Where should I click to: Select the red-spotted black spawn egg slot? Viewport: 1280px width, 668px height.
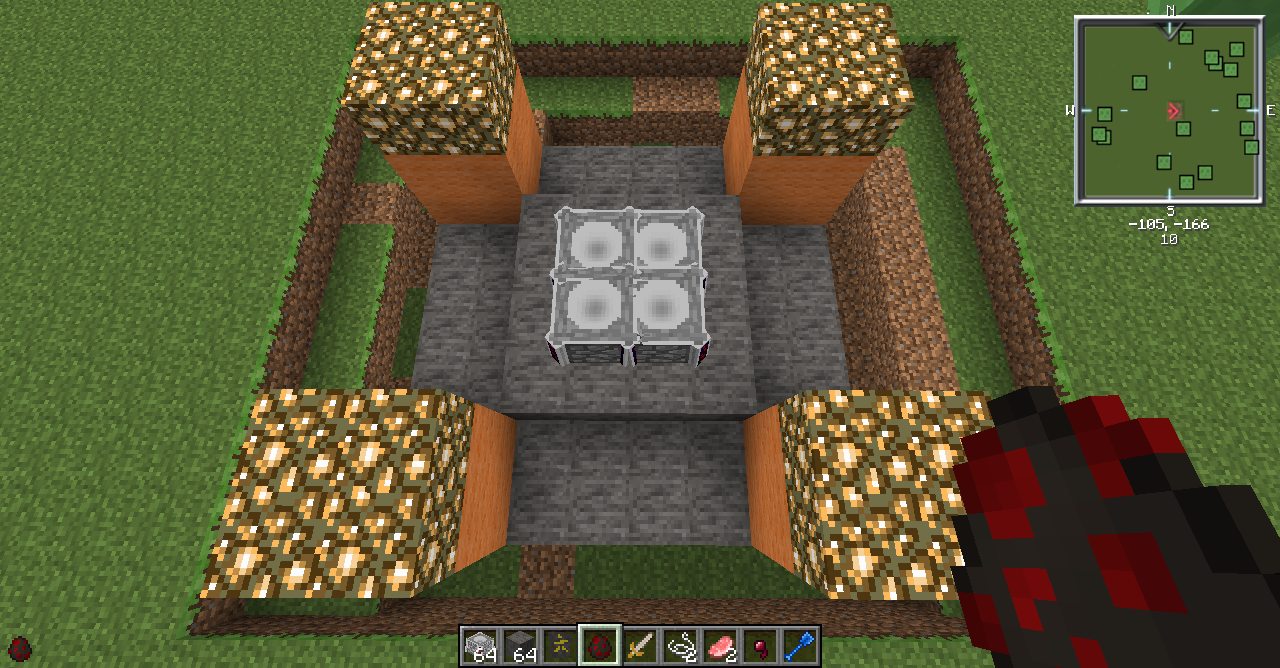click(x=601, y=645)
